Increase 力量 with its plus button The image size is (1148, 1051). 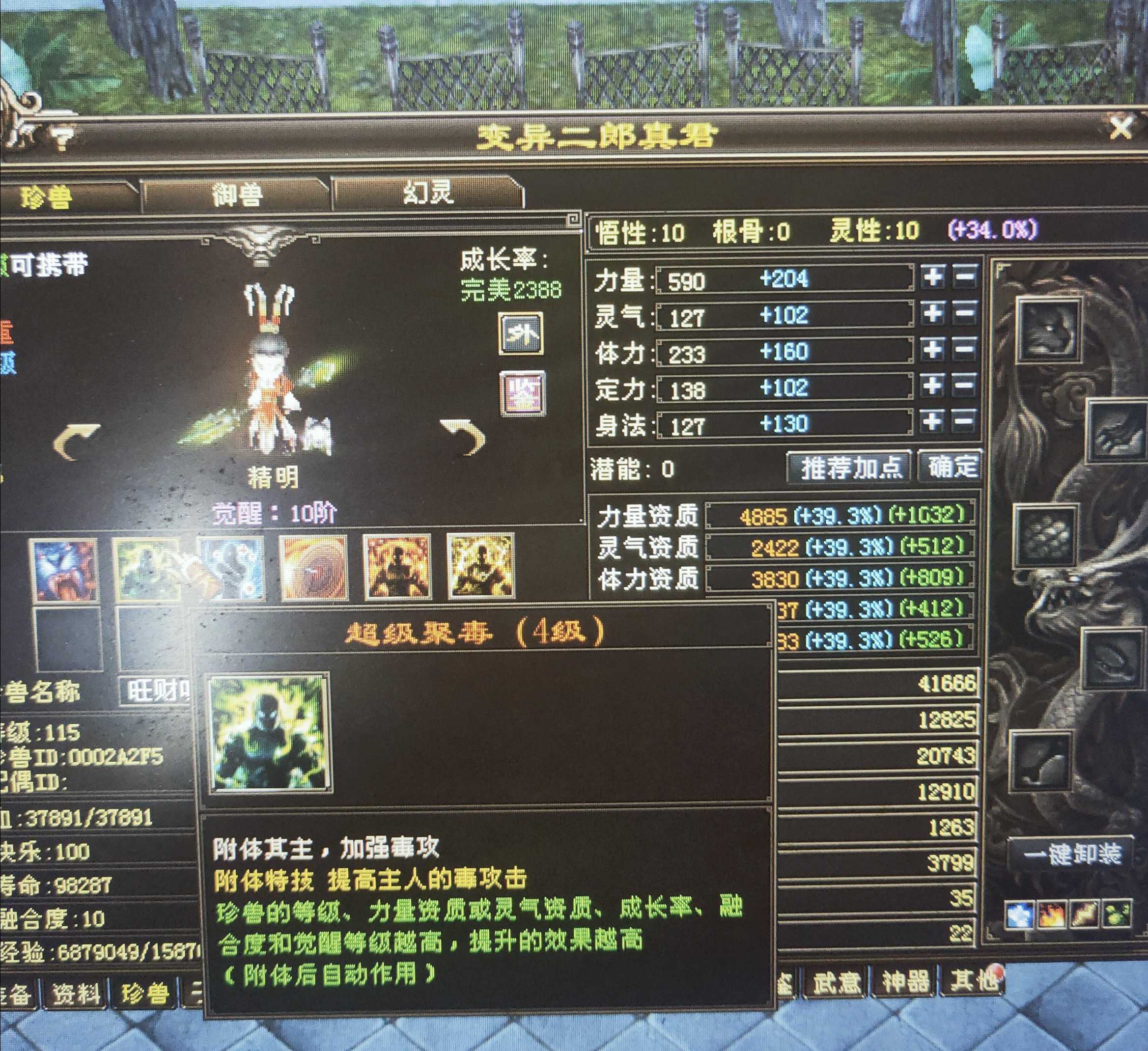click(x=933, y=277)
